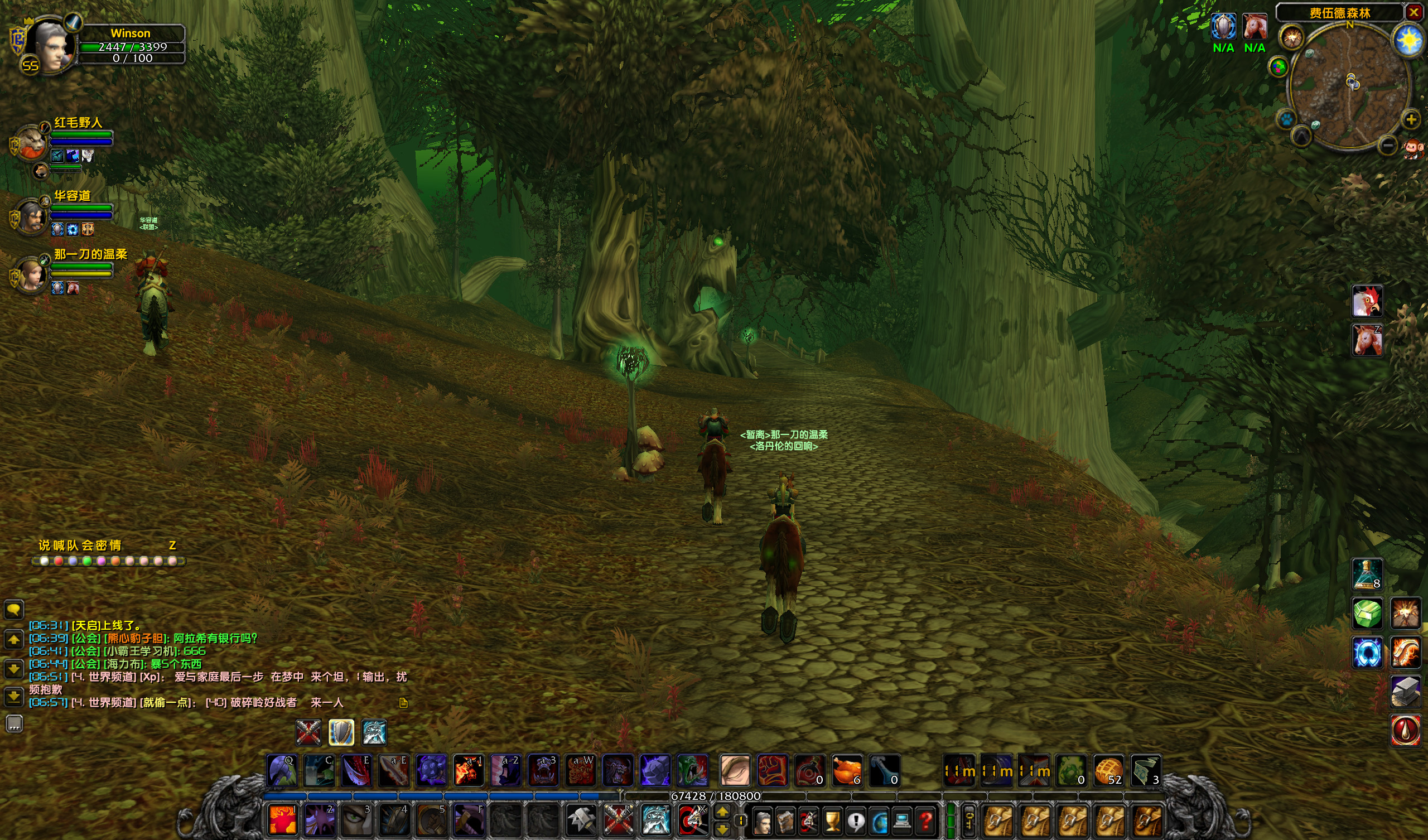Toggle the yellow chat bubble button

[13, 610]
